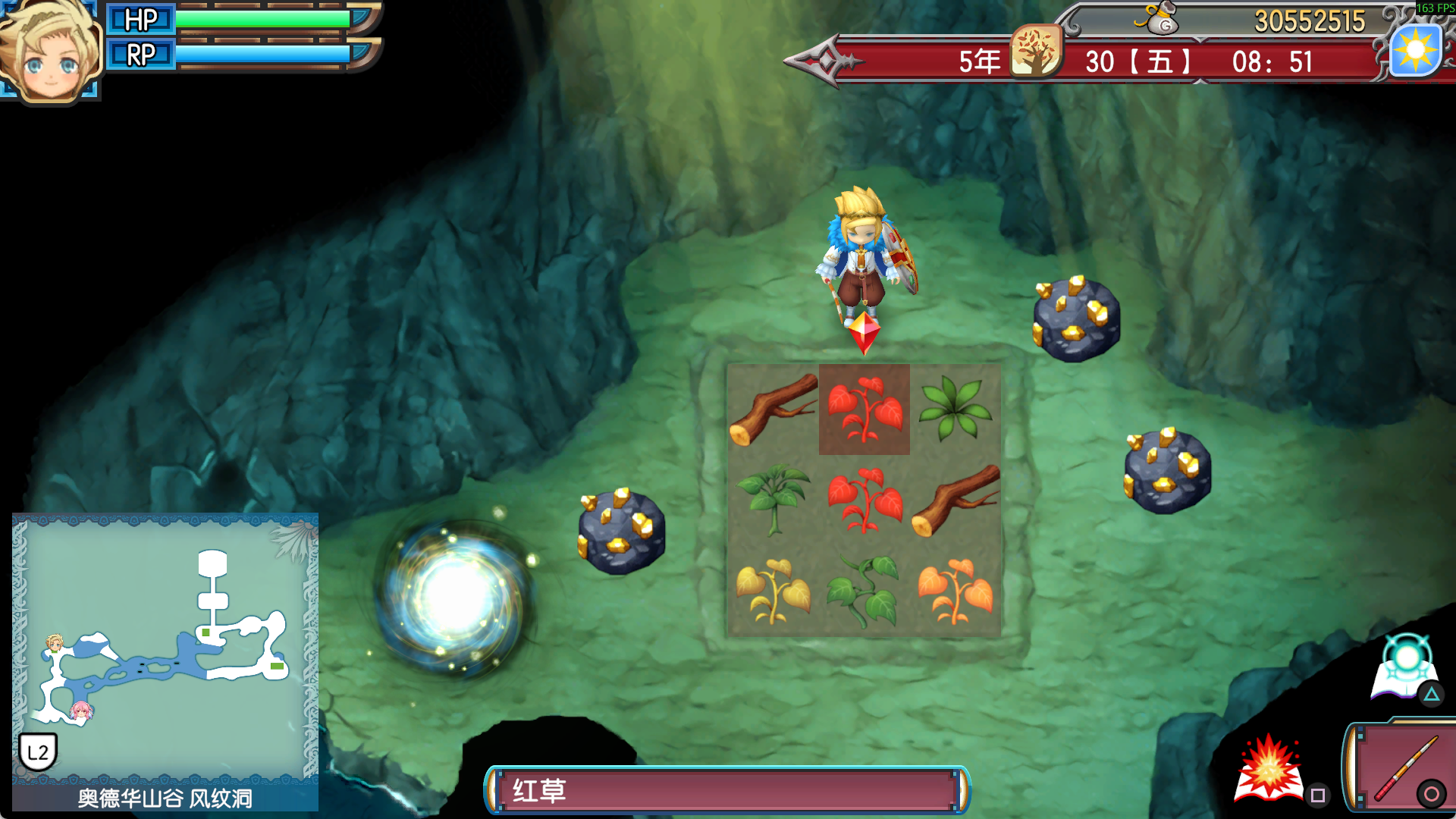Screen dimensions: 1456x819
Task: Select the autumn season tree icon
Action: point(1035,51)
